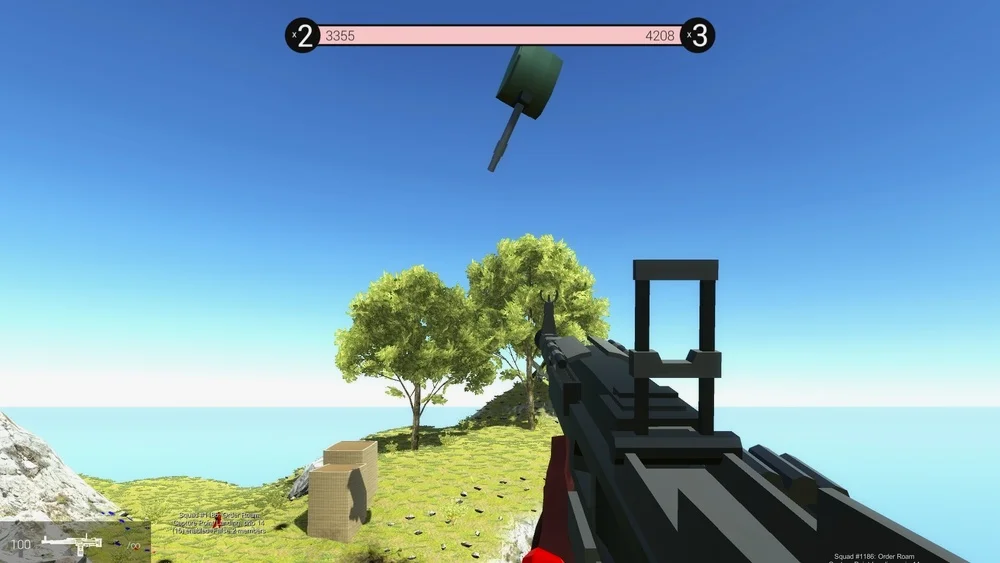Viewport: 1000px width, 563px height.
Task: Select the machine gun weapon icon
Action: 71,543
